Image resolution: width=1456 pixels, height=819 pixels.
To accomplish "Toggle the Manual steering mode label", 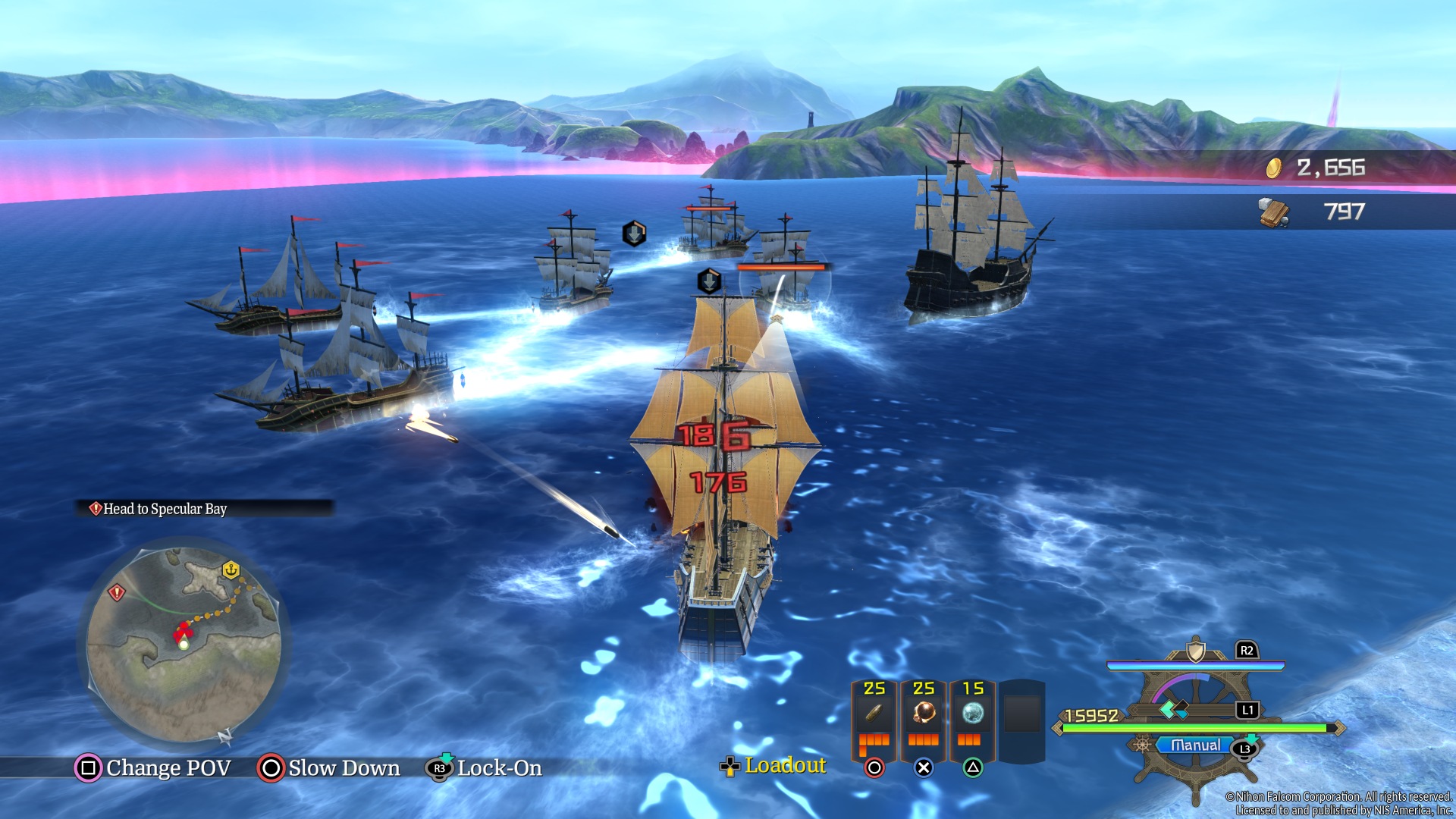I will point(1195,745).
